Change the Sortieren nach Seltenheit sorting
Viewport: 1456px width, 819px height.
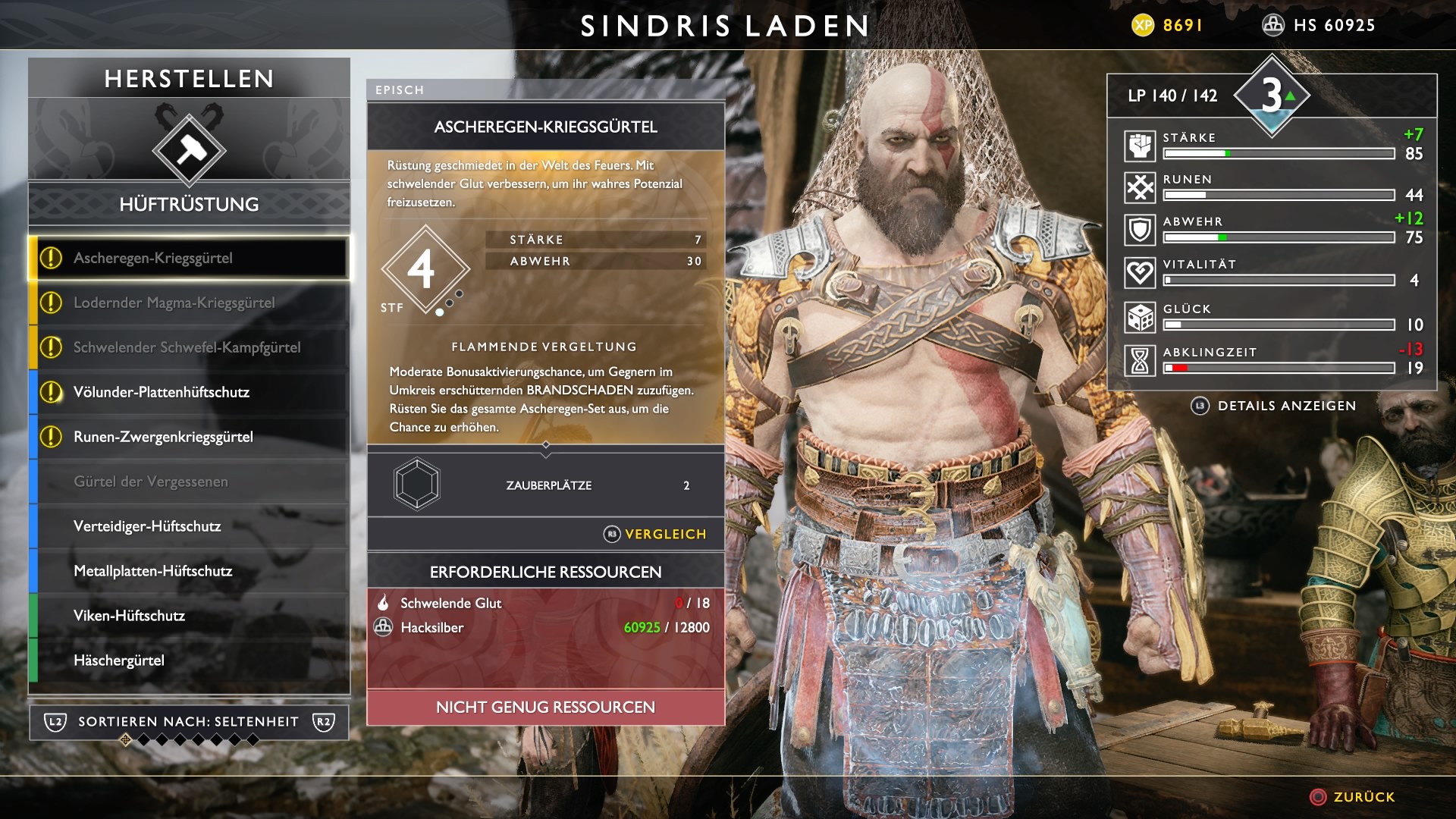coord(189,722)
